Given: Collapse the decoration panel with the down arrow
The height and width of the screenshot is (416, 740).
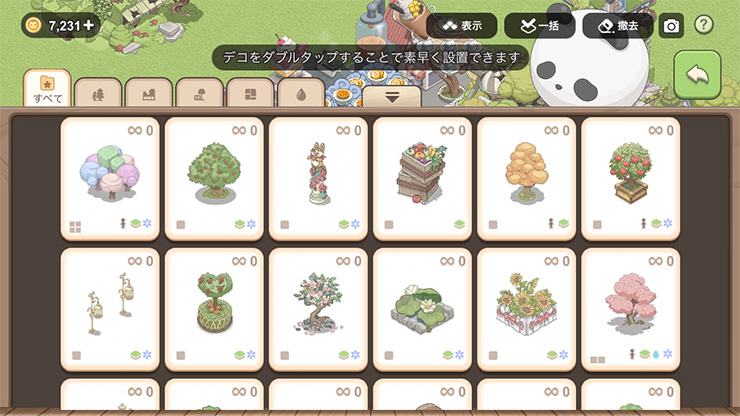Looking at the screenshot, I should pos(391,97).
